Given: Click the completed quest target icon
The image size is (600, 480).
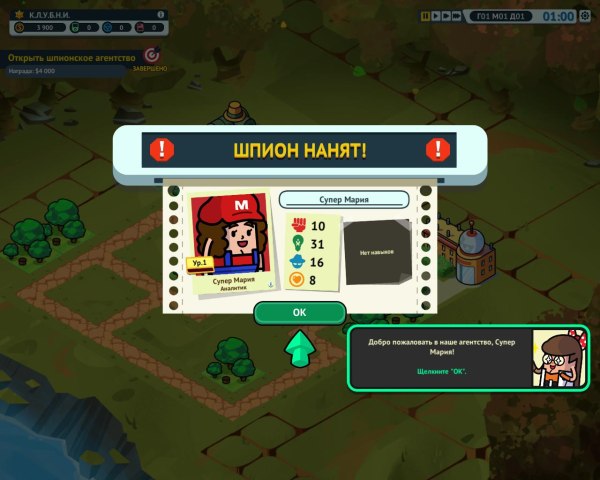Looking at the screenshot, I should pyautogui.click(x=152, y=56).
